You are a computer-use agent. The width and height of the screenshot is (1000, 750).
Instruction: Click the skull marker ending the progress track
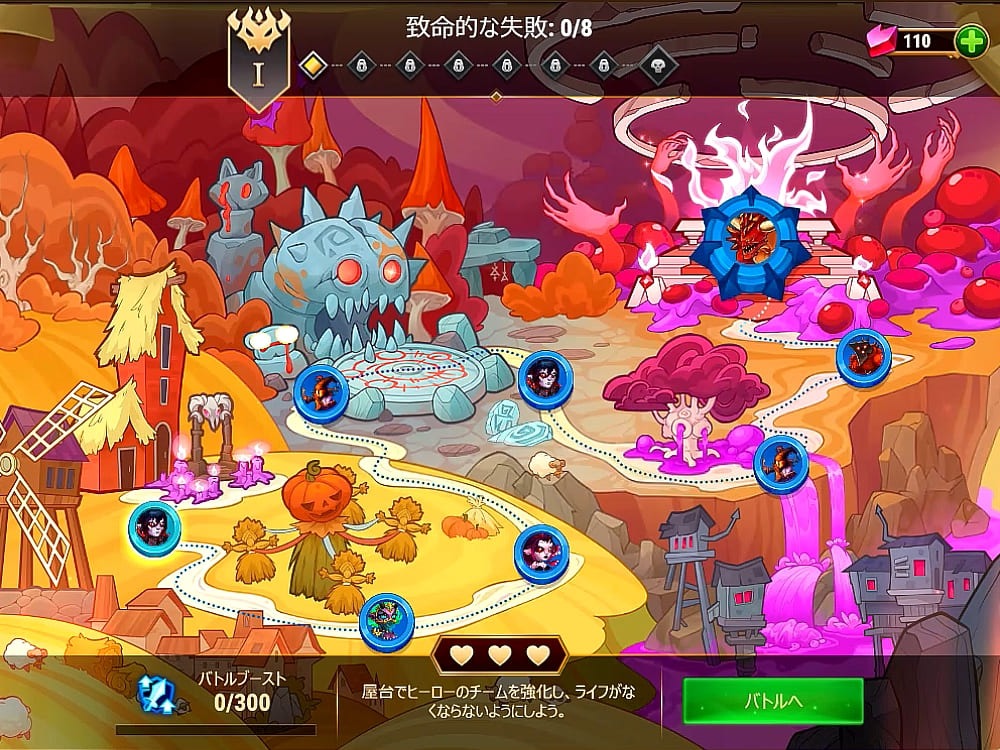tap(658, 66)
